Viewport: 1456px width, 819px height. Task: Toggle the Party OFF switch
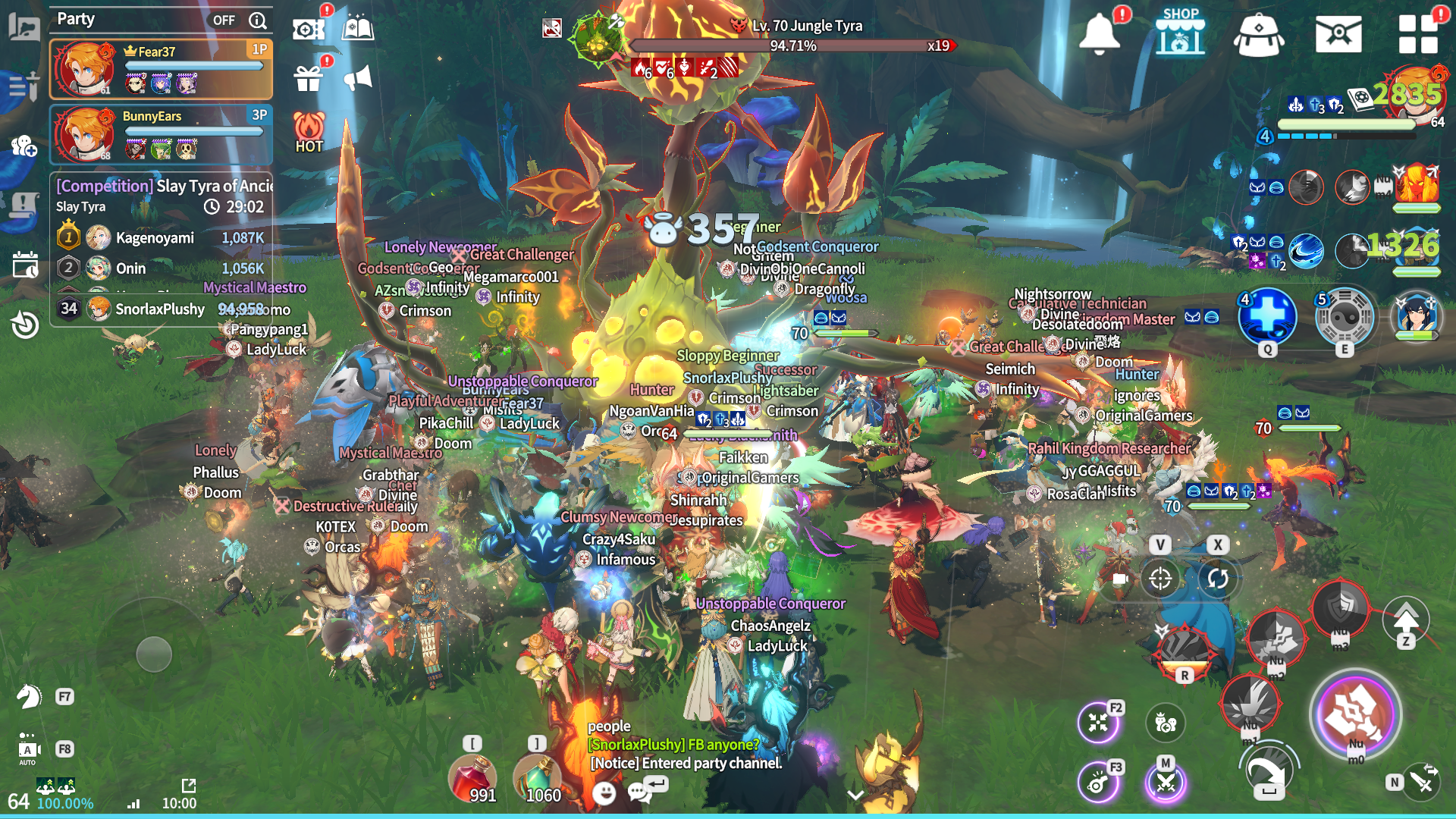[224, 20]
